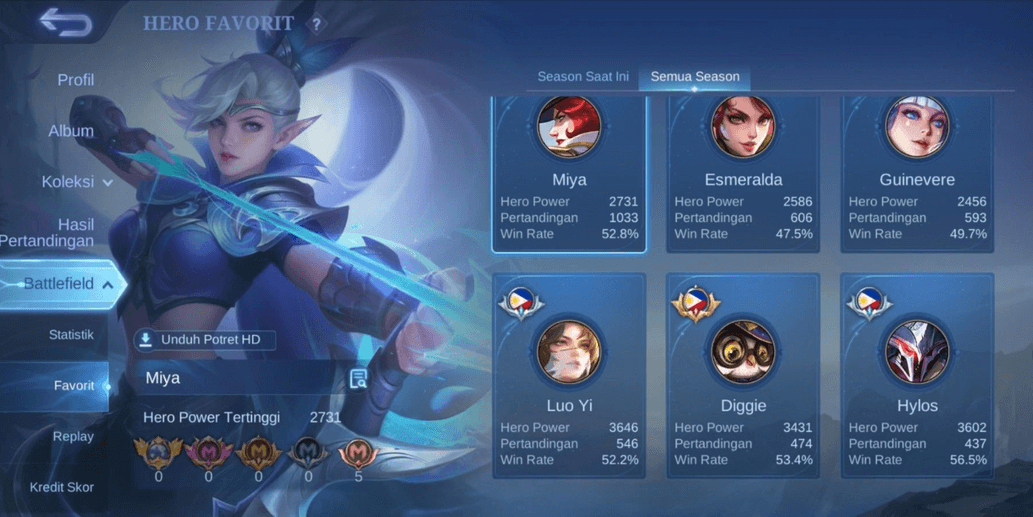Open the Replay submenu
The height and width of the screenshot is (517, 1033).
[x=73, y=437]
